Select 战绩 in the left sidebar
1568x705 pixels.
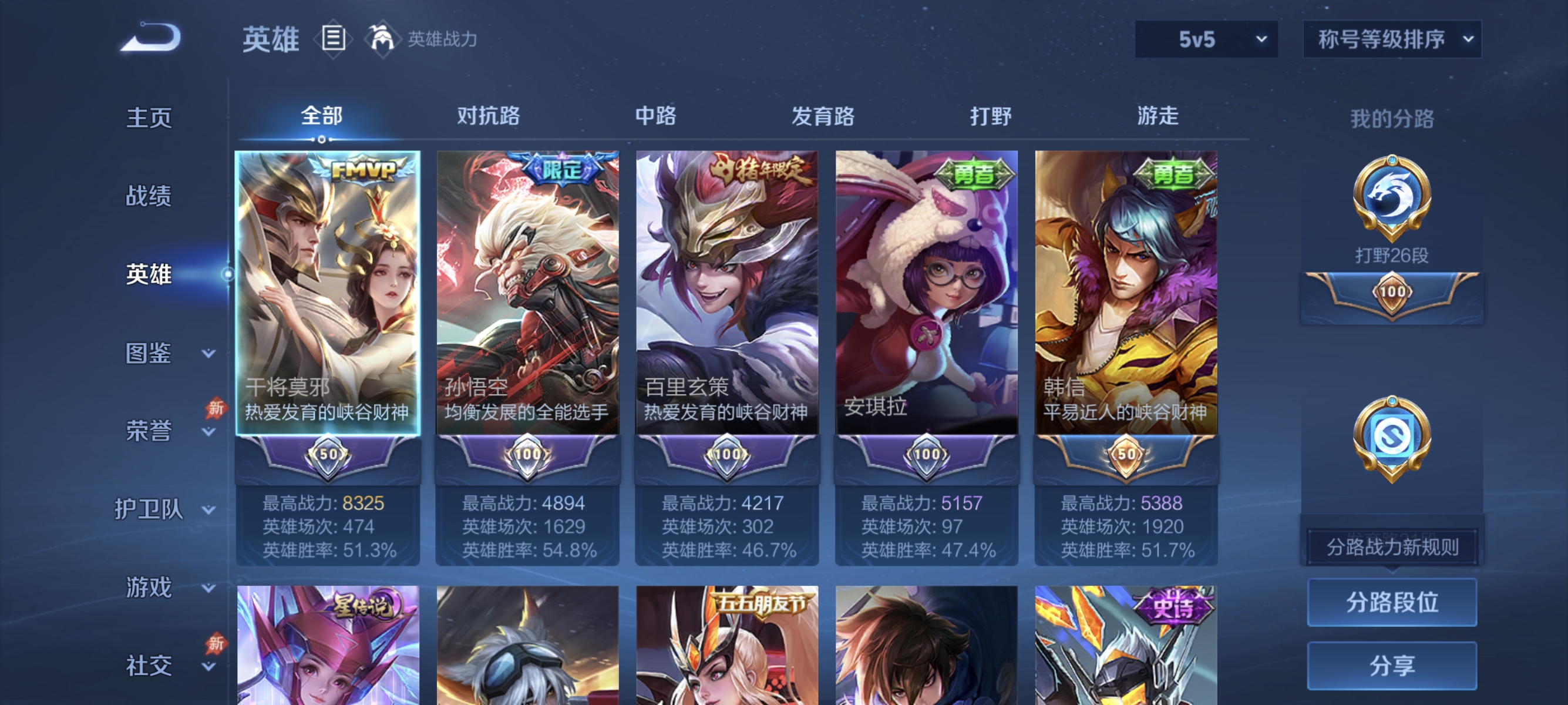(148, 196)
